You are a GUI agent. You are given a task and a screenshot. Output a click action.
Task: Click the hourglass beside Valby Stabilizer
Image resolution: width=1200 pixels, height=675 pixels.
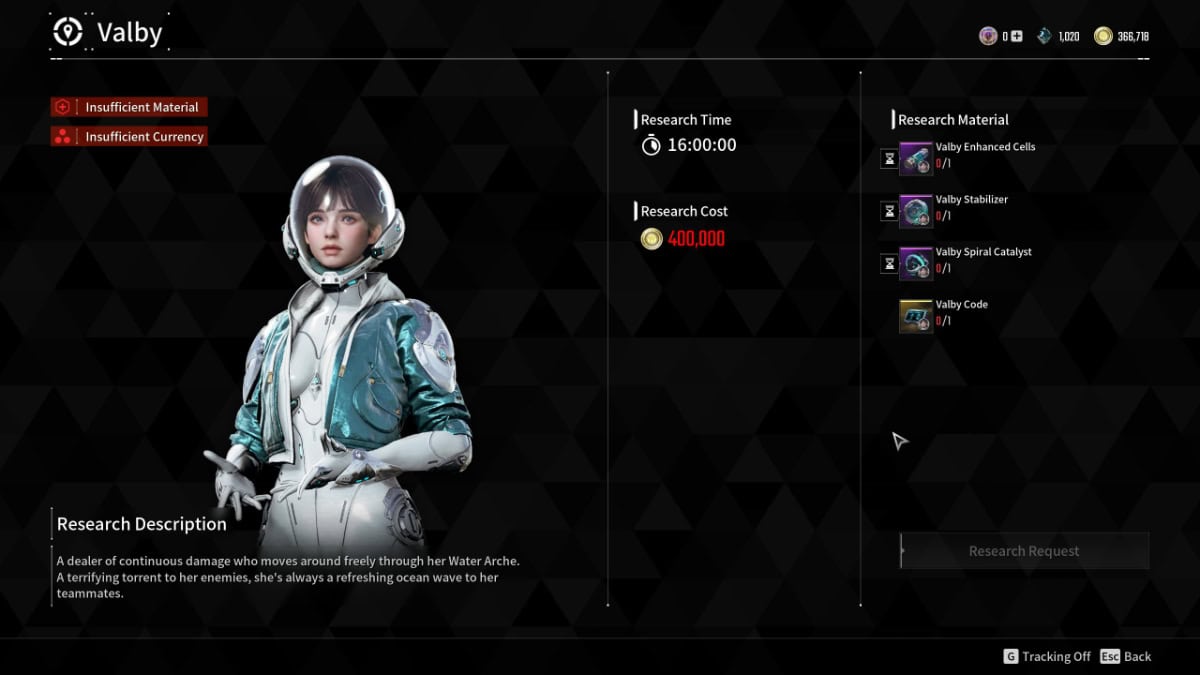click(x=889, y=211)
